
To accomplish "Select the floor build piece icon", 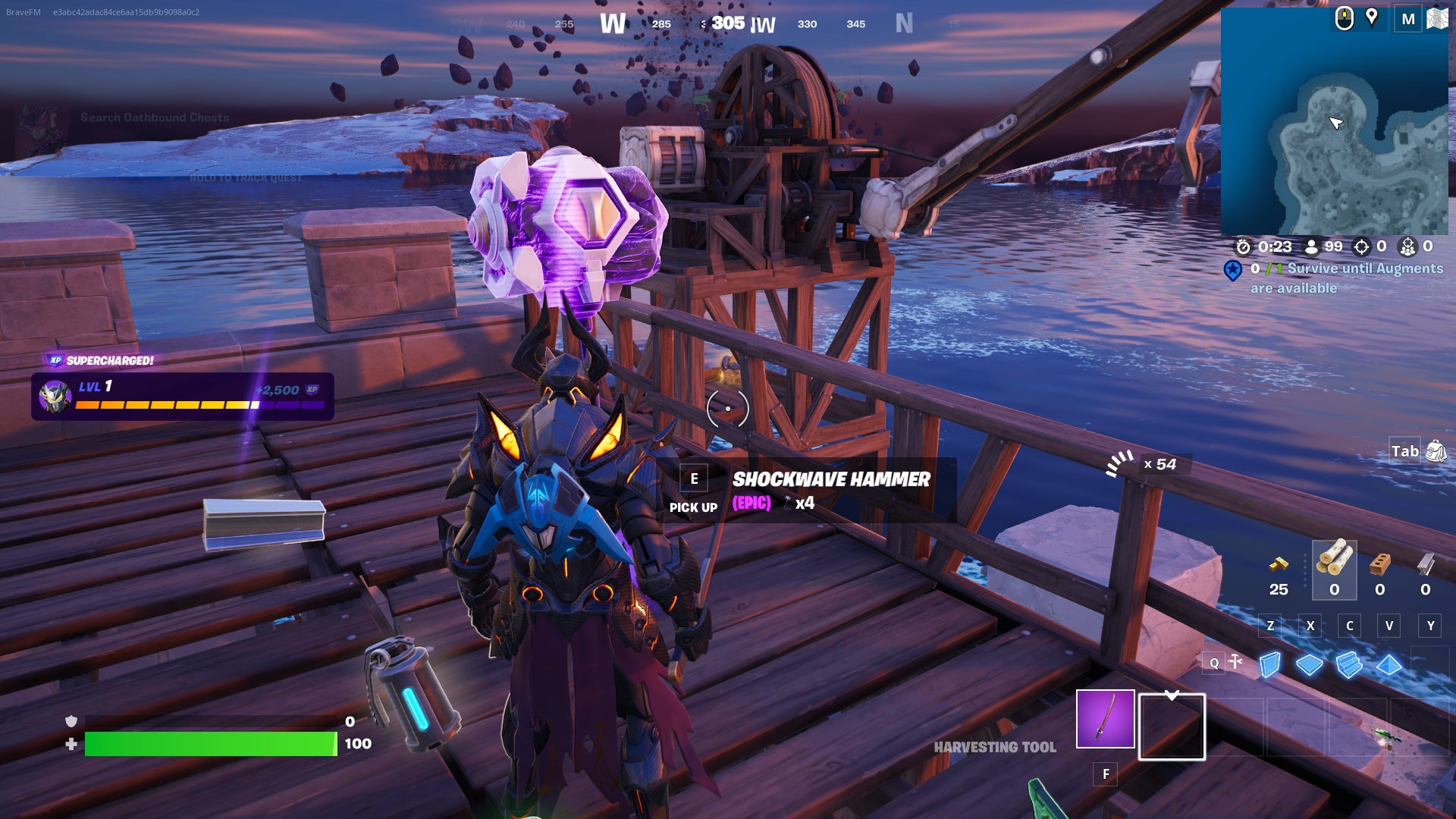I will 1310,664.
